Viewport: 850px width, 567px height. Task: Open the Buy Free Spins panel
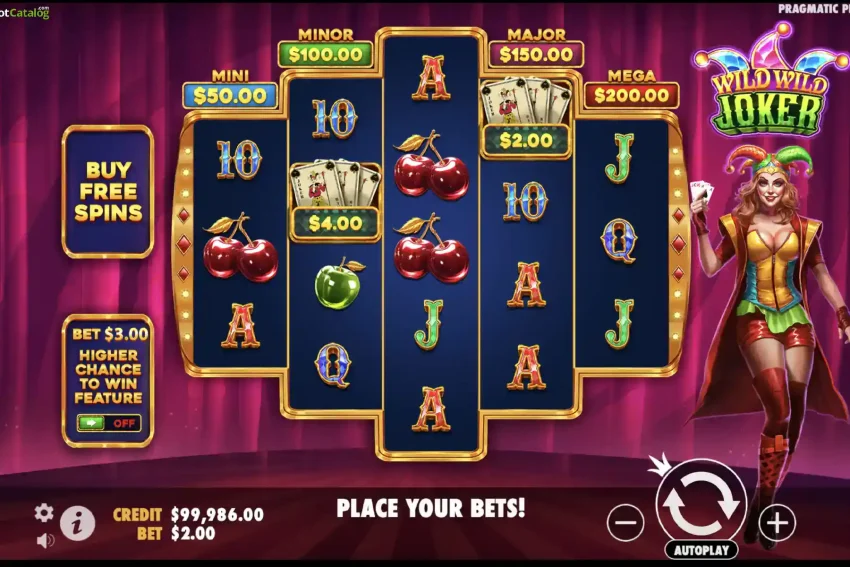107,191
